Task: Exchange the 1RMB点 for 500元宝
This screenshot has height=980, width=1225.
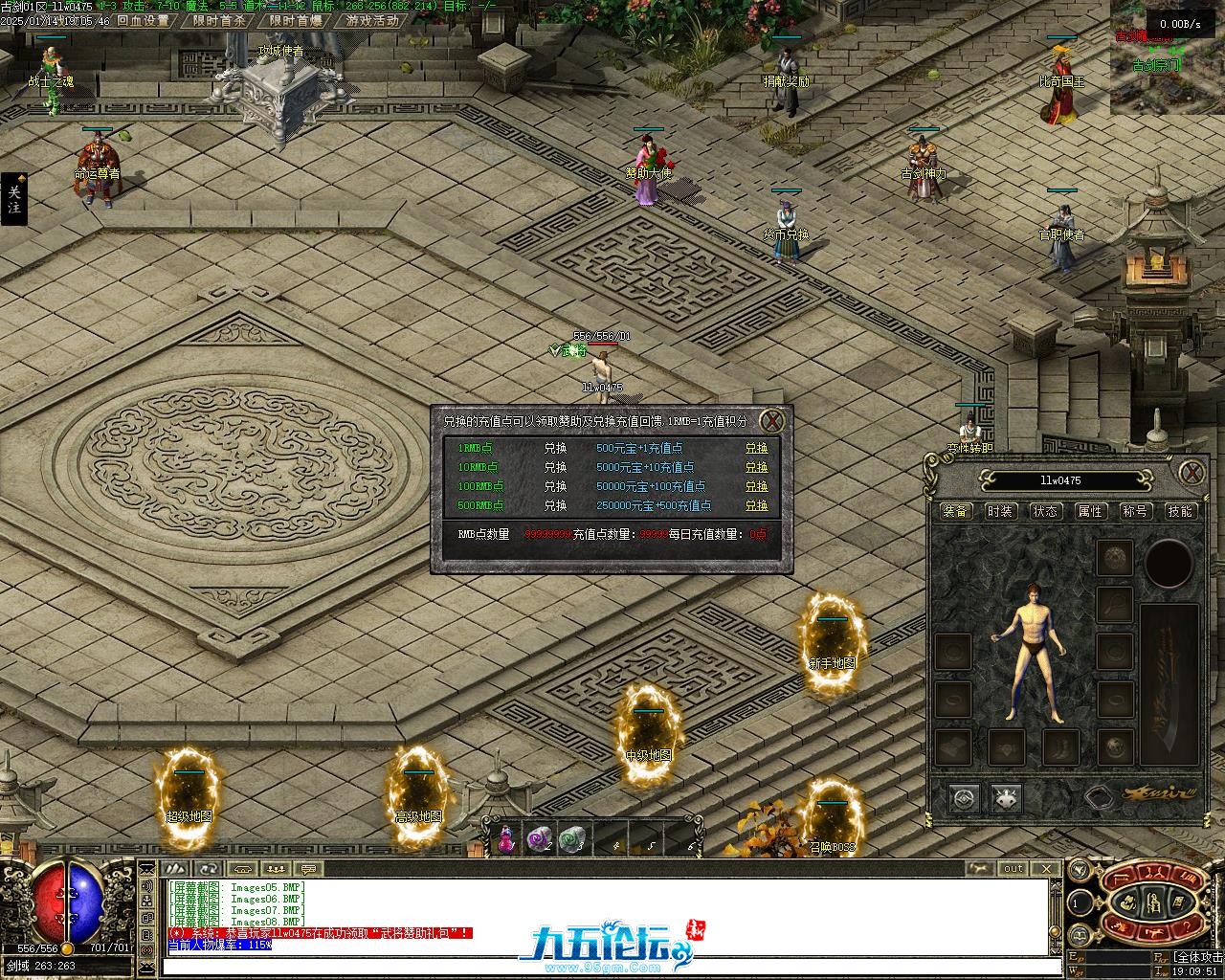Action: [756, 448]
